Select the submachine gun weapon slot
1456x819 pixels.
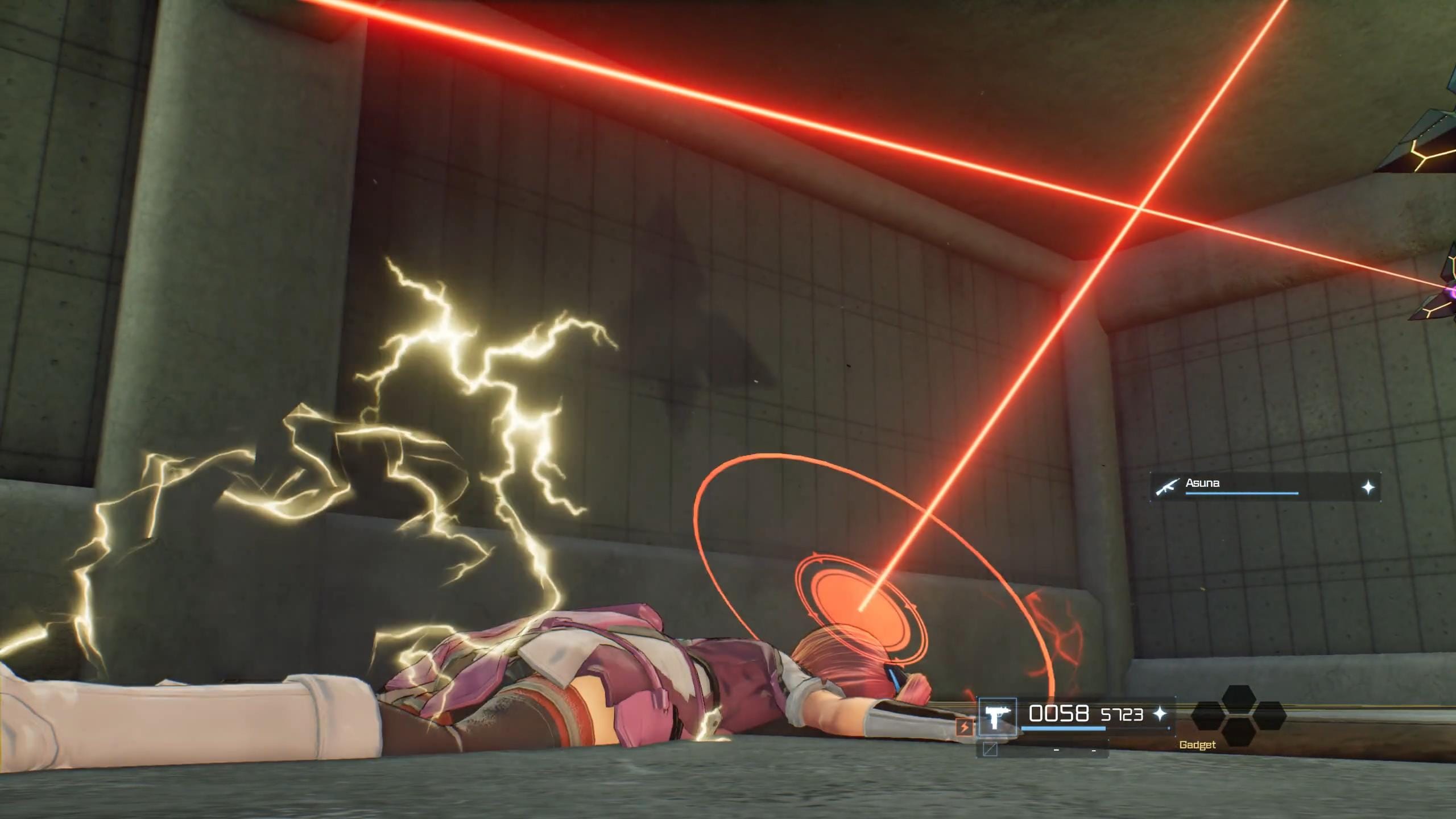pos(997,717)
